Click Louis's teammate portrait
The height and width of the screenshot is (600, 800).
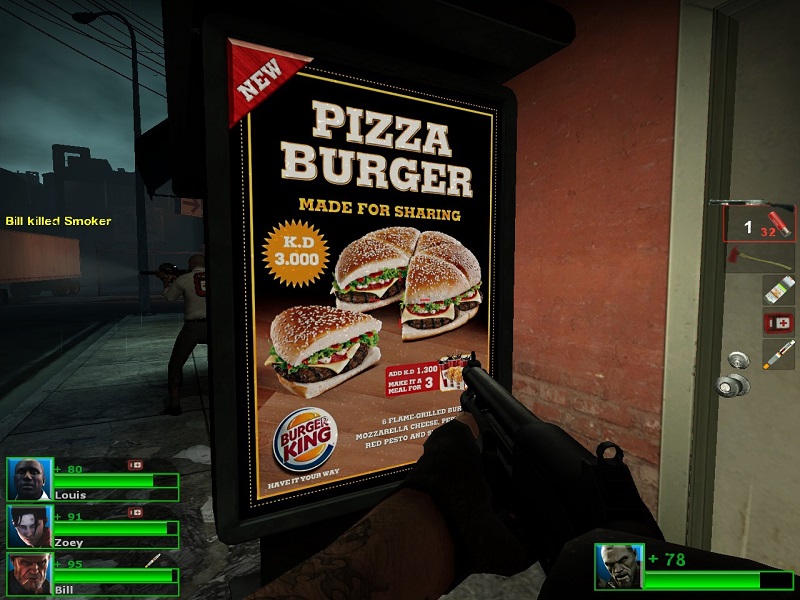28,480
